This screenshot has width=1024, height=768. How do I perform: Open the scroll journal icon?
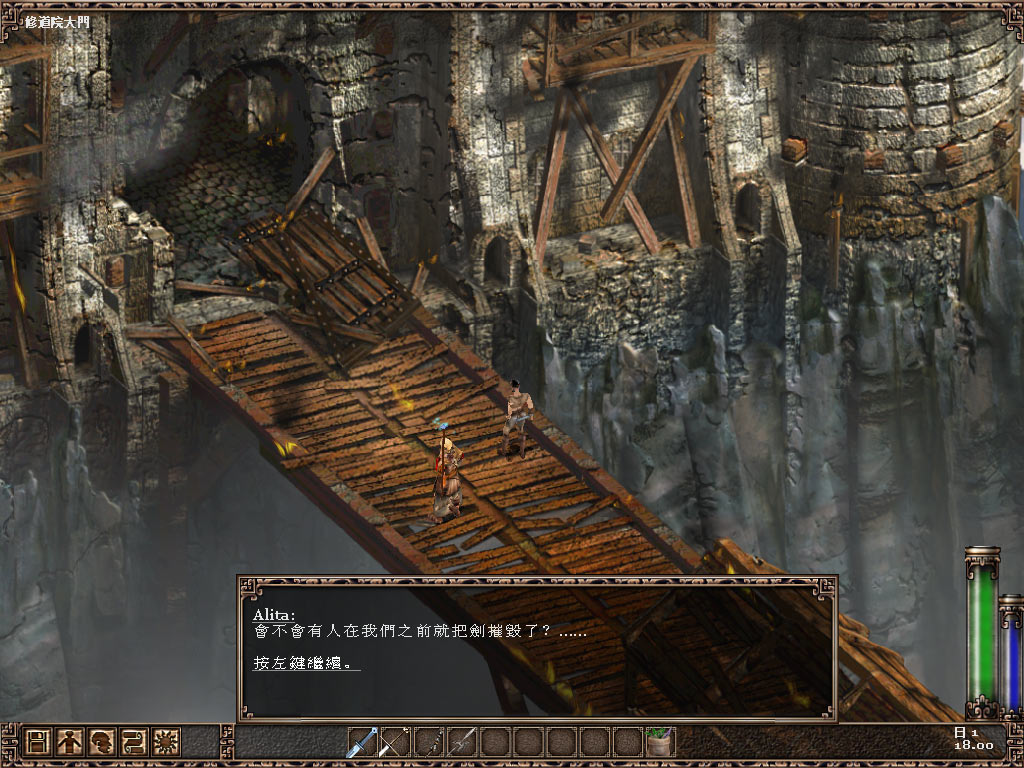pos(133,742)
